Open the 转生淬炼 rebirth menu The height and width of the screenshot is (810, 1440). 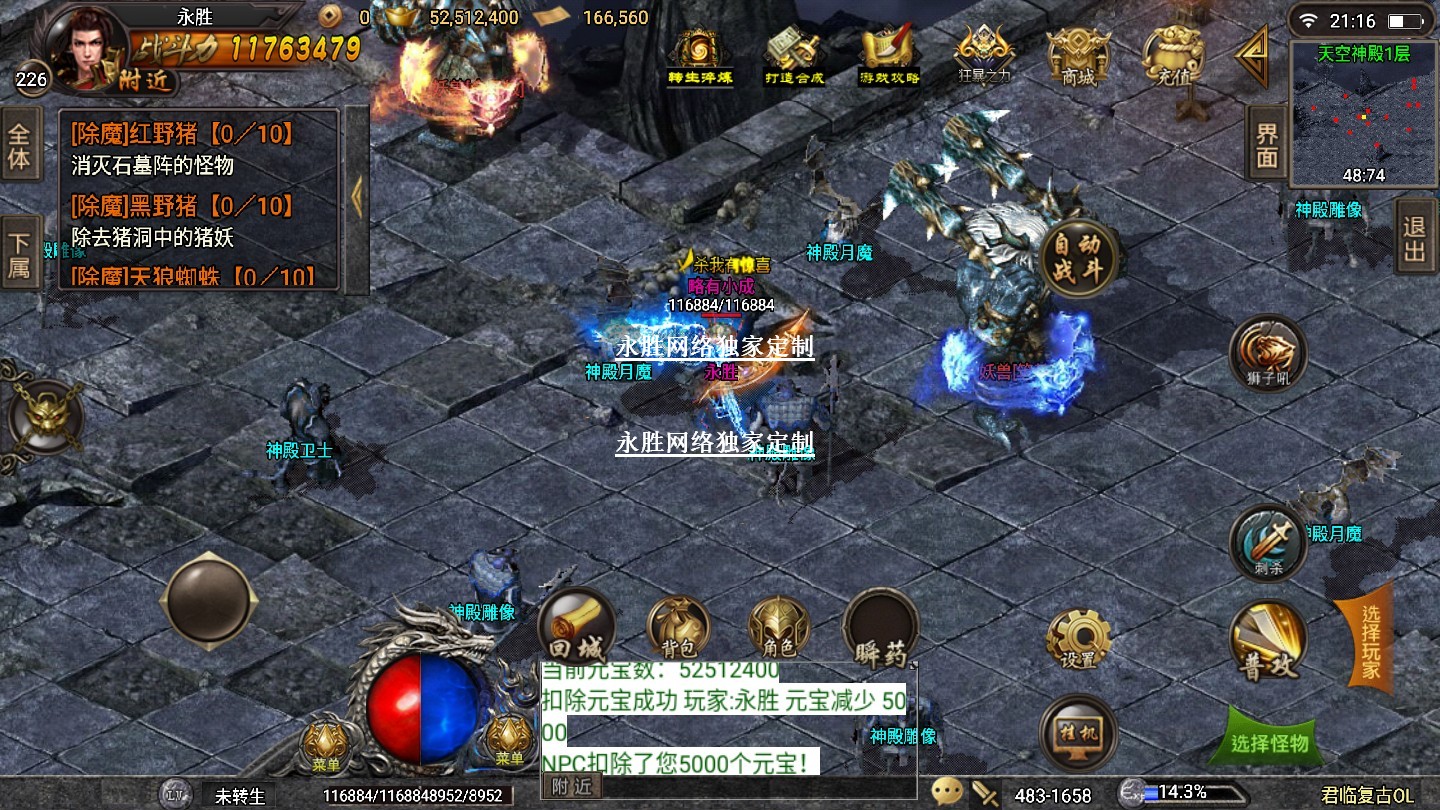[700, 56]
